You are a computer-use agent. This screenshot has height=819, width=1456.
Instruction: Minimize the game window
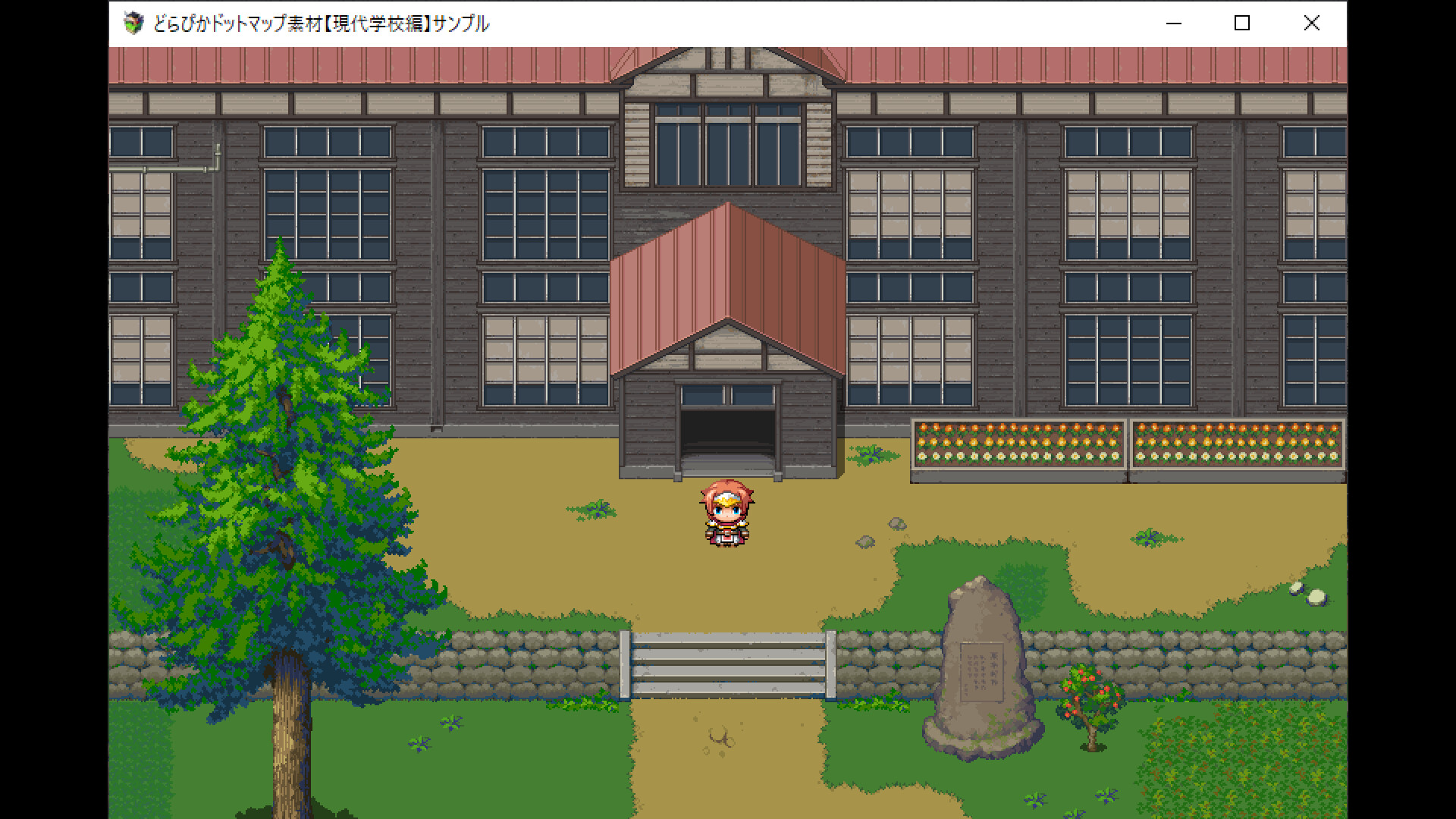coord(1174,24)
